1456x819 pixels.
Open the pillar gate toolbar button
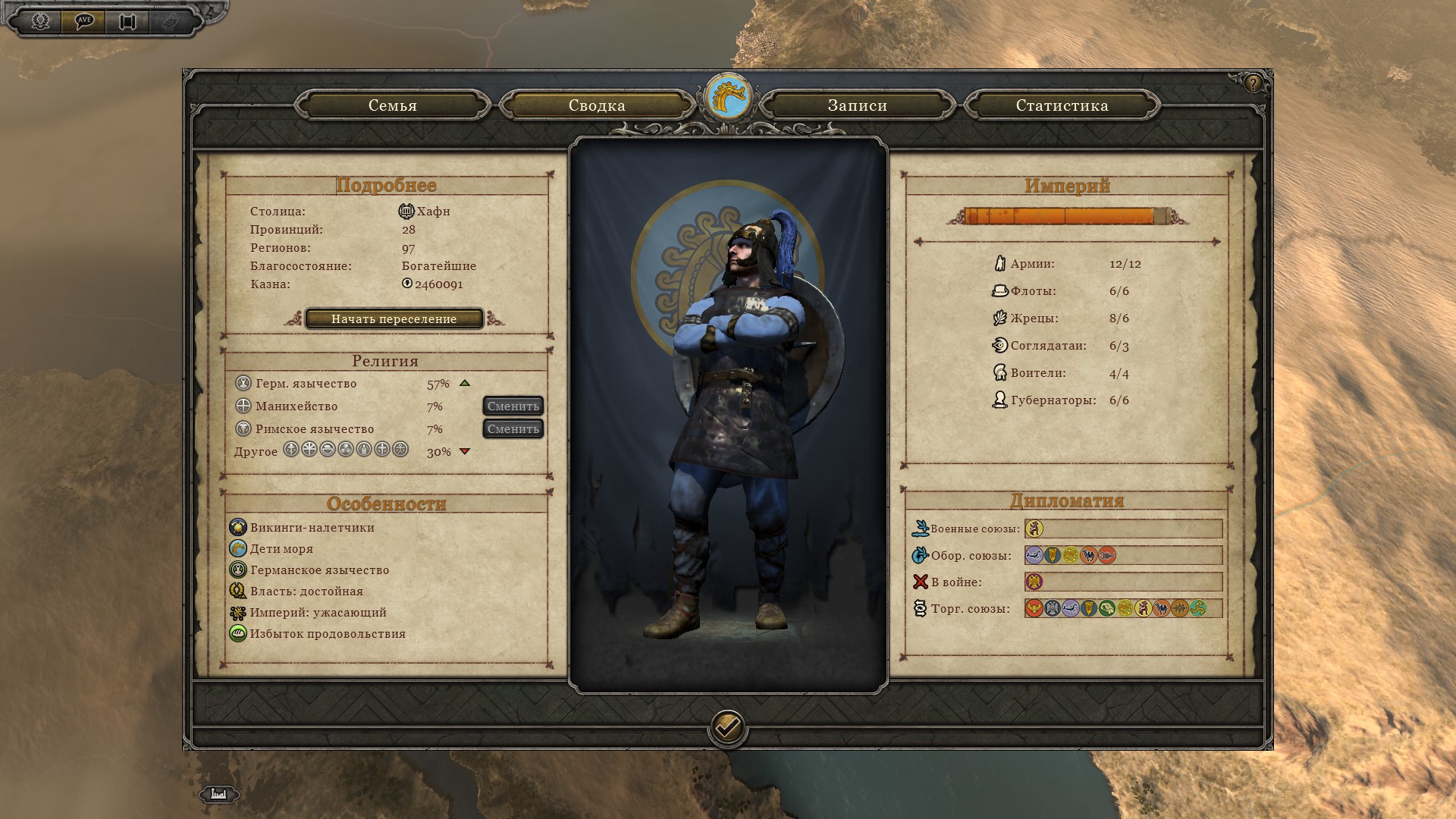pyautogui.click(x=127, y=20)
